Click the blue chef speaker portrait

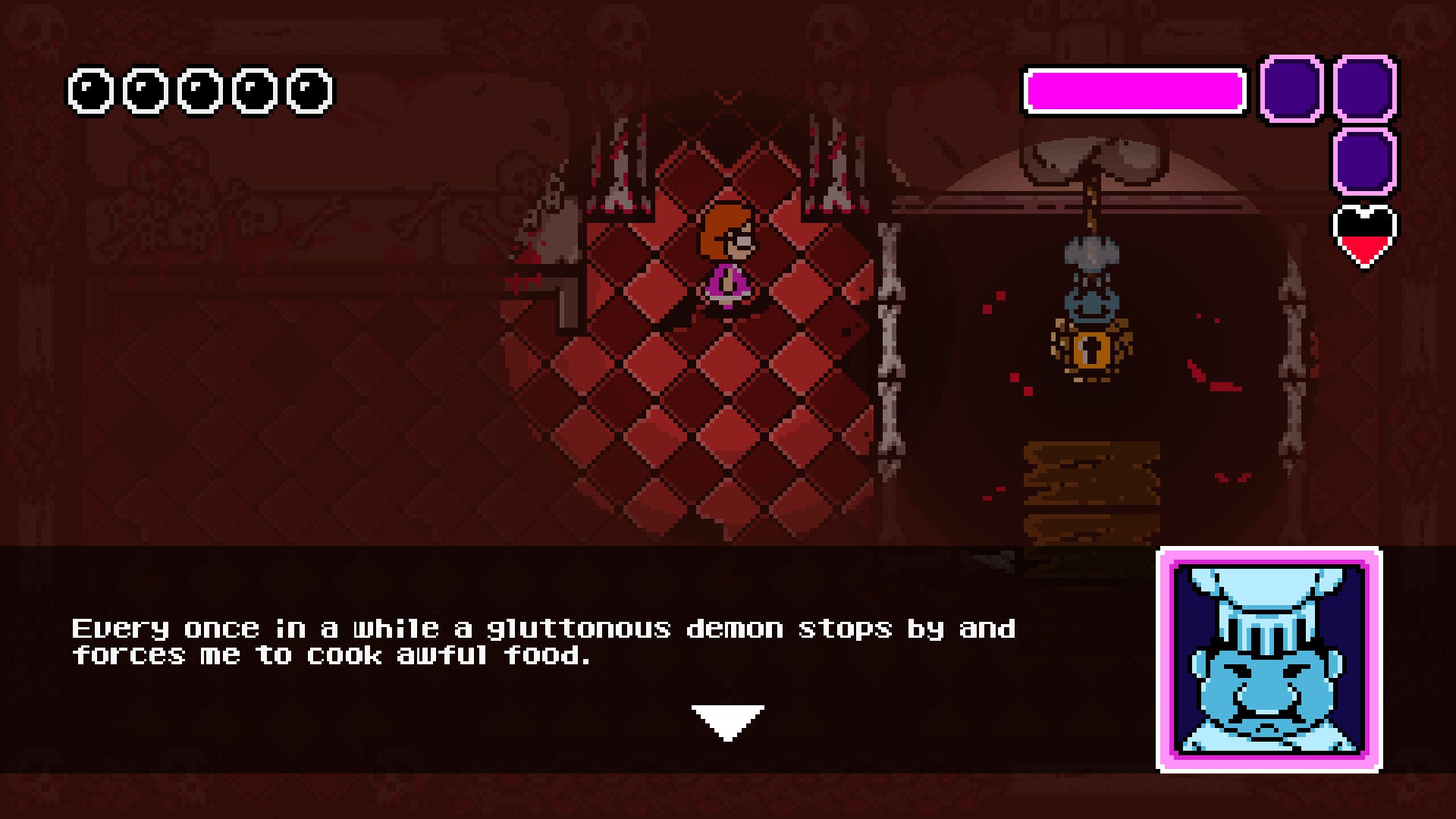point(1269,659)
